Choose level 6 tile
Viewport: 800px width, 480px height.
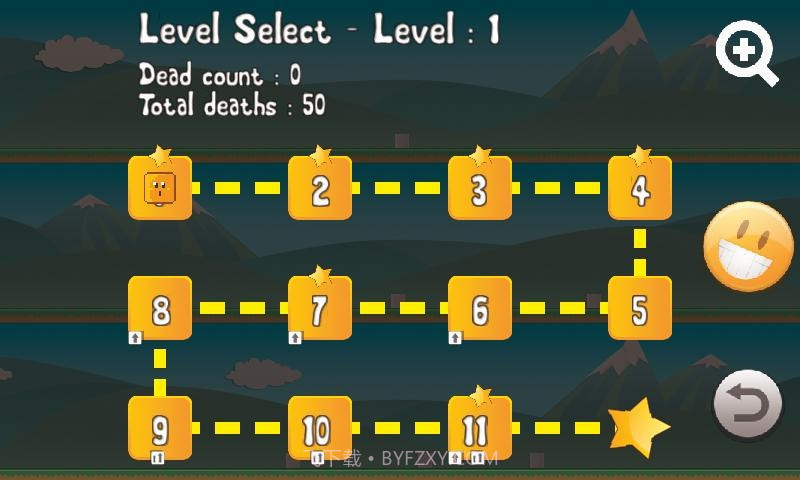[x=480, y=308]
